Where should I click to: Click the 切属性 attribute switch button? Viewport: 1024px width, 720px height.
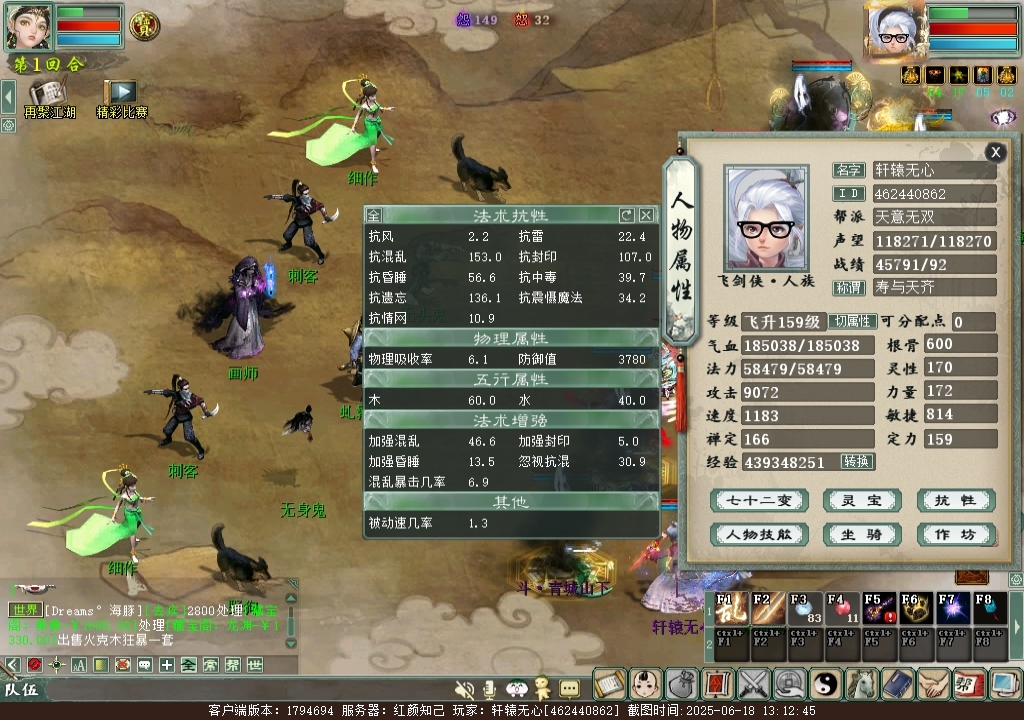(x=852, y=322)
